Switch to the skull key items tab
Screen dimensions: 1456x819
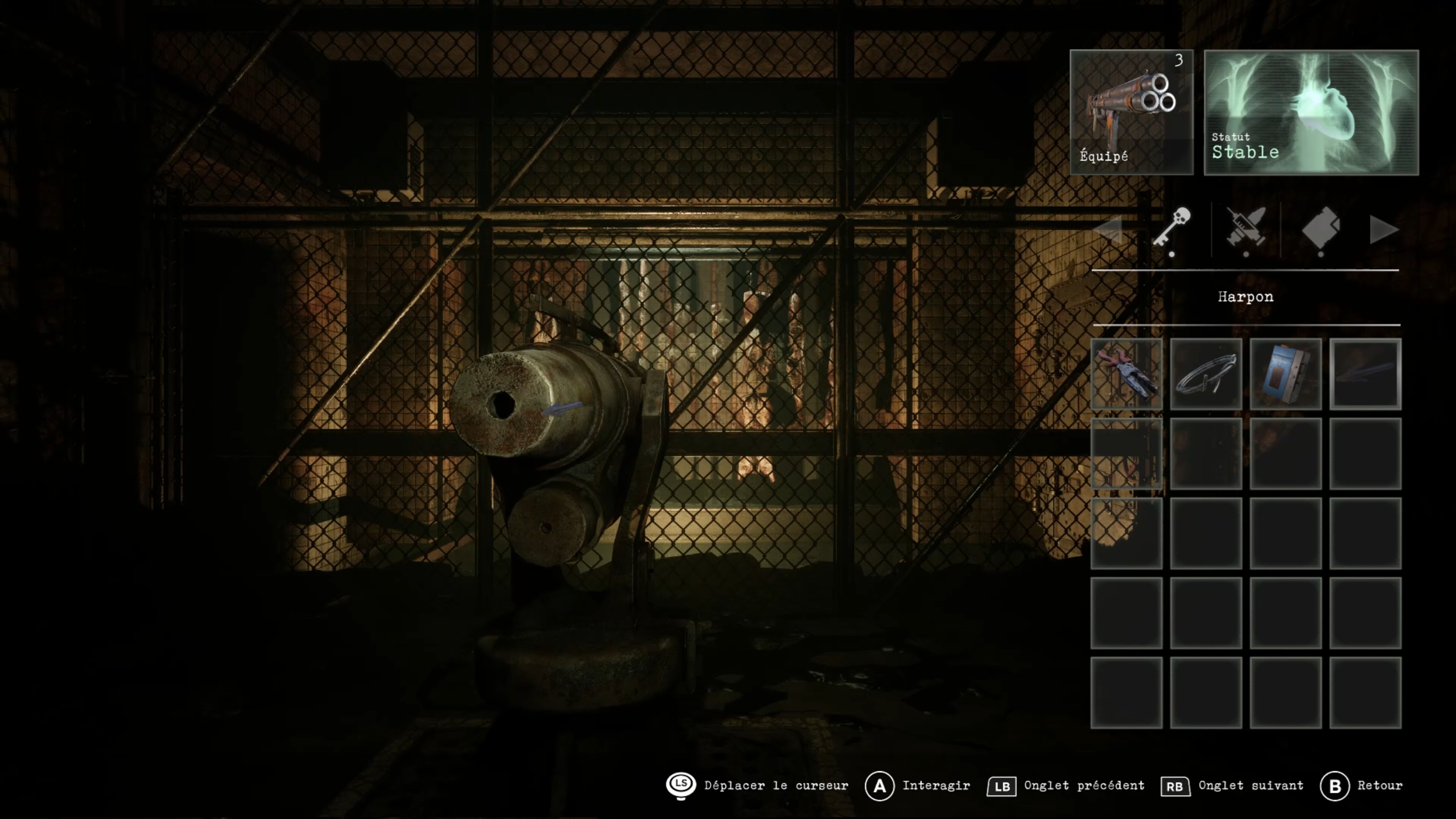[1172, 228]
